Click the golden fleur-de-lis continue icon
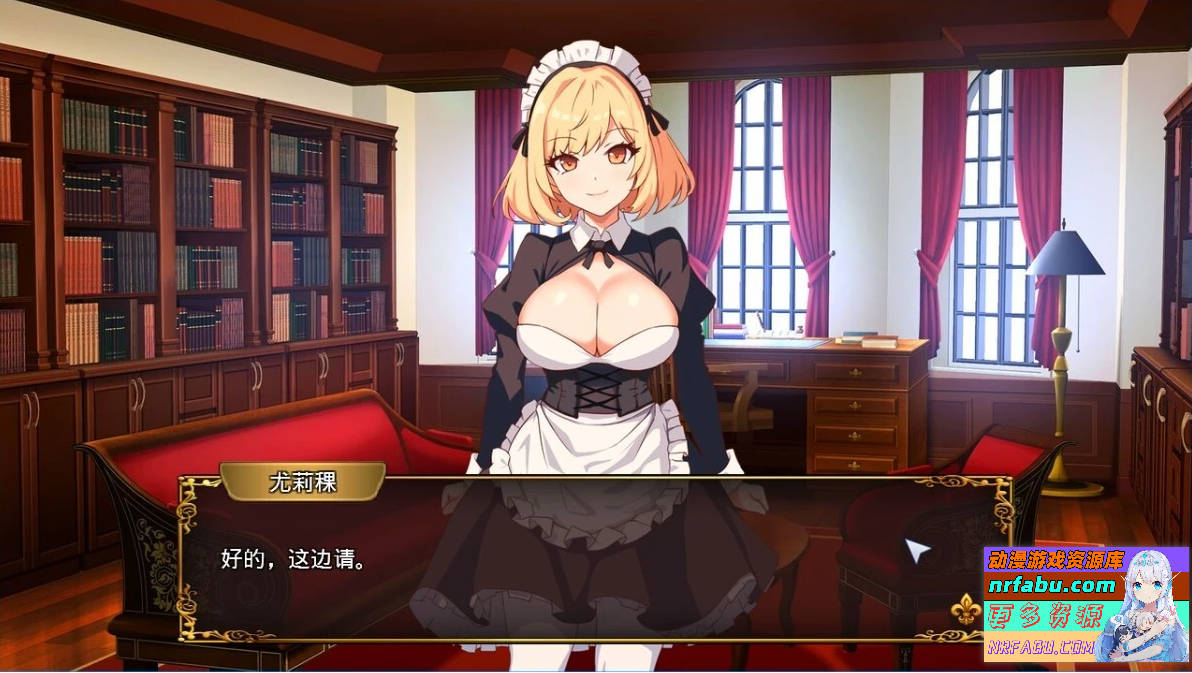 tap(964, 609)
